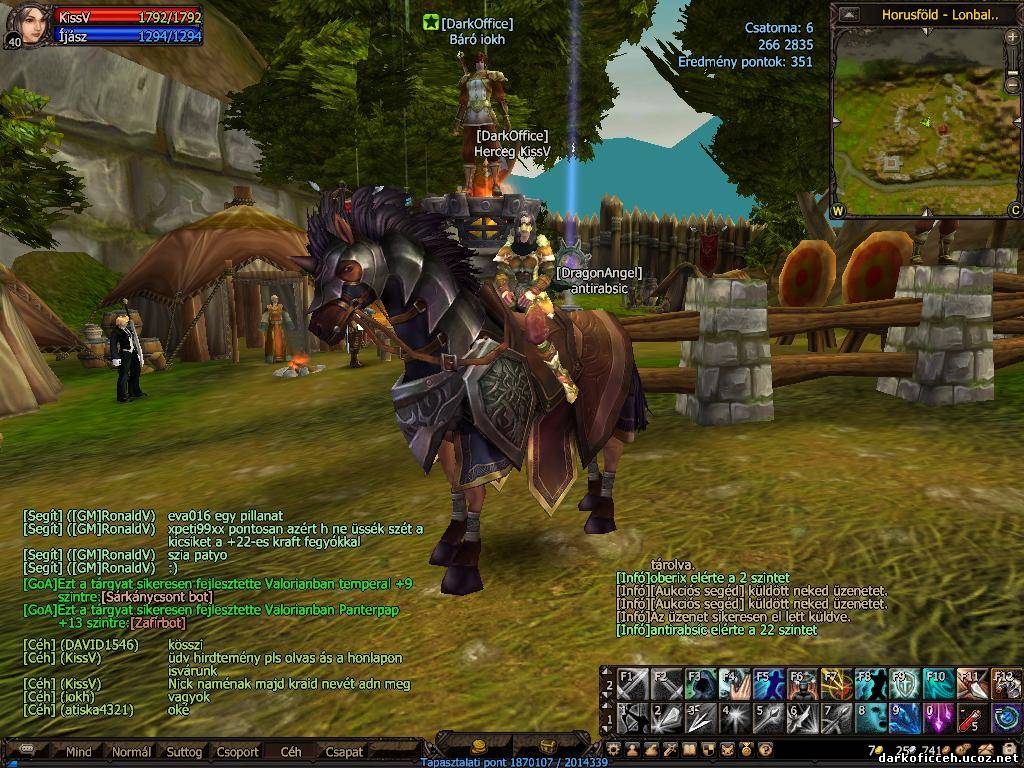Select the Mind chat tab
1024x768 pixels.
click(79, 752)
